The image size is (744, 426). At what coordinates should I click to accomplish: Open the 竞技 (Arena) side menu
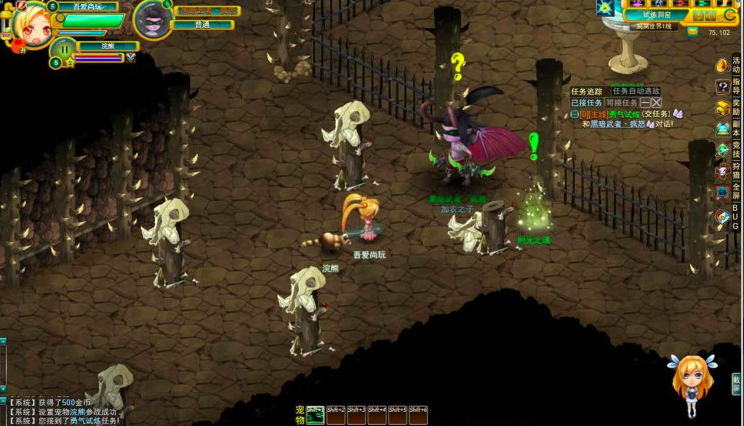click(724, 150)
